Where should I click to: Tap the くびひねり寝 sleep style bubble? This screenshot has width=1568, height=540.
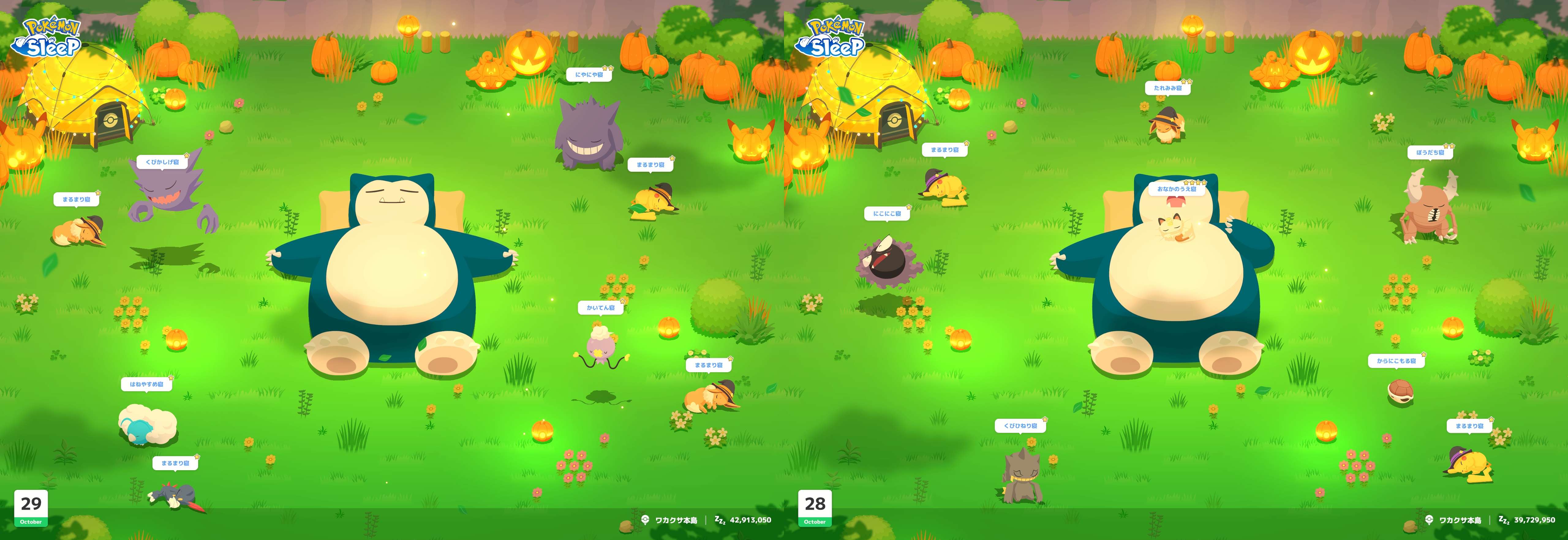(x=1020, y=426)
